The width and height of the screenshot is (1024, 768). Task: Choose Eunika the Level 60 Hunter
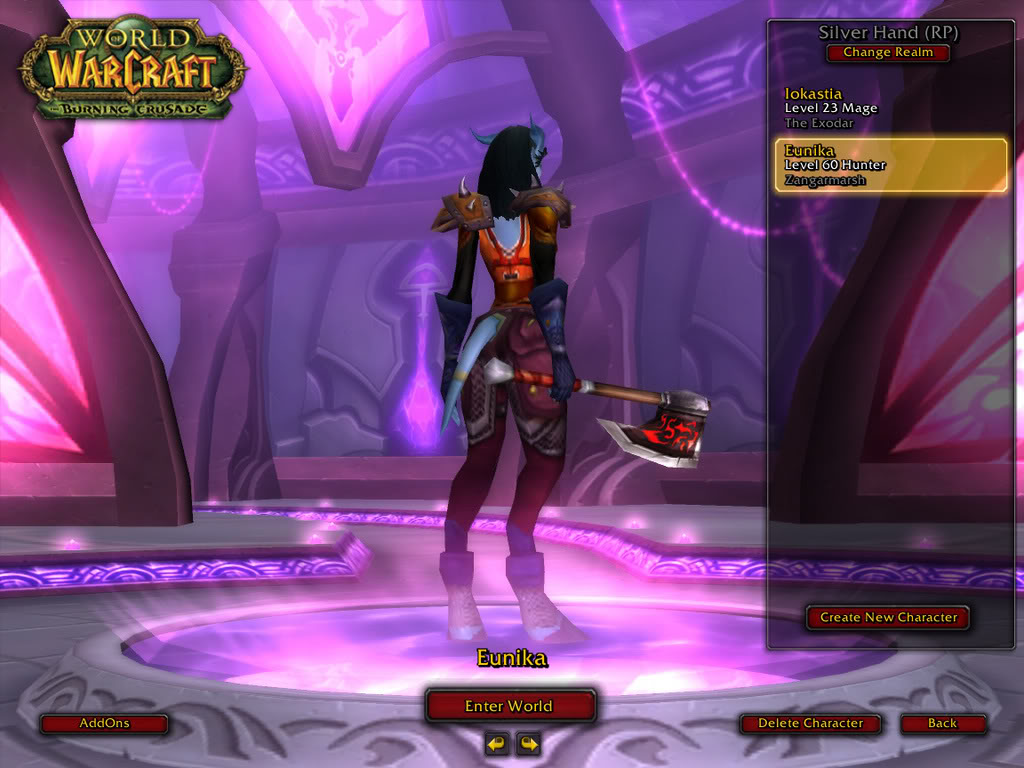point(891,165)
